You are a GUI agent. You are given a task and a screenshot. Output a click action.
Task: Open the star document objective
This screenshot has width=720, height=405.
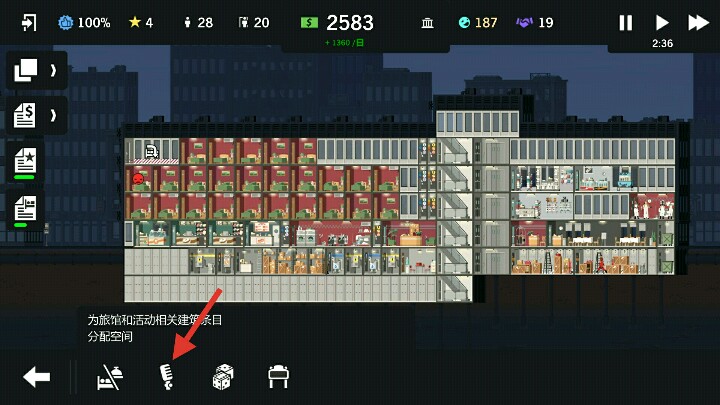point(26,160)
